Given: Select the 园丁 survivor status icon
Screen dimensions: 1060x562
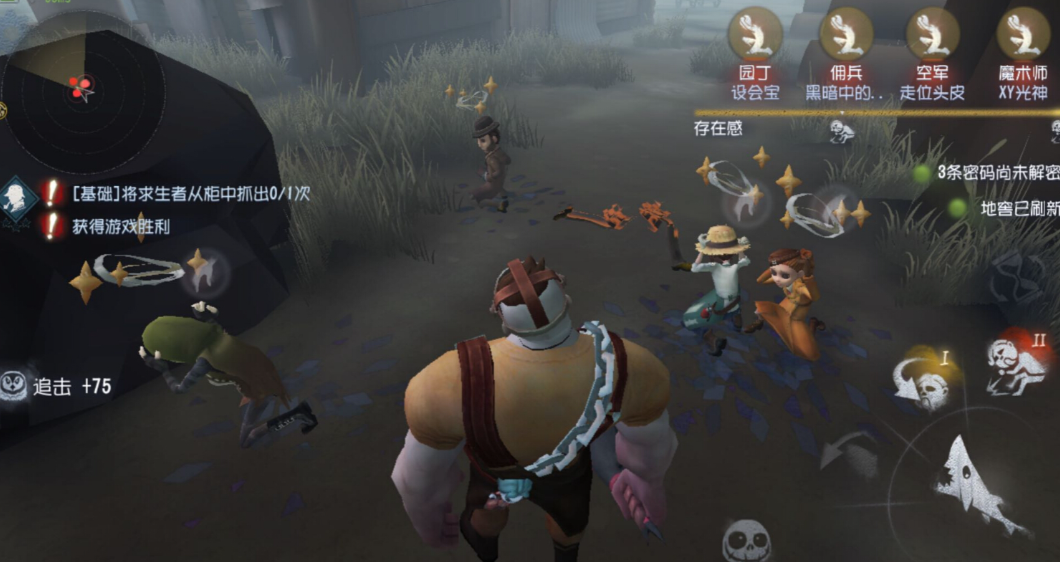Looking at the screenshot, I should tap(755, 34).
